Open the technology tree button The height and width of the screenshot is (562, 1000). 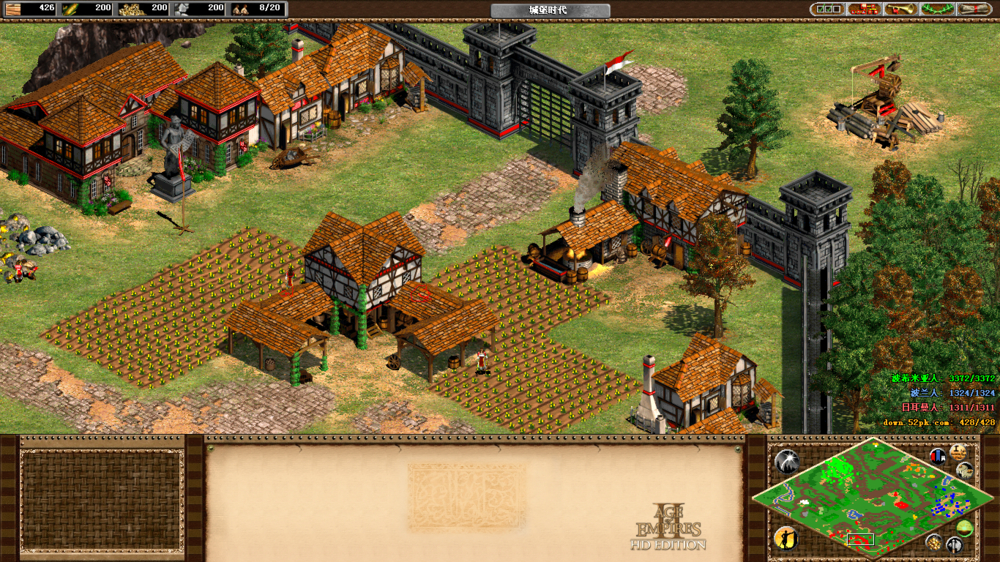864,9
